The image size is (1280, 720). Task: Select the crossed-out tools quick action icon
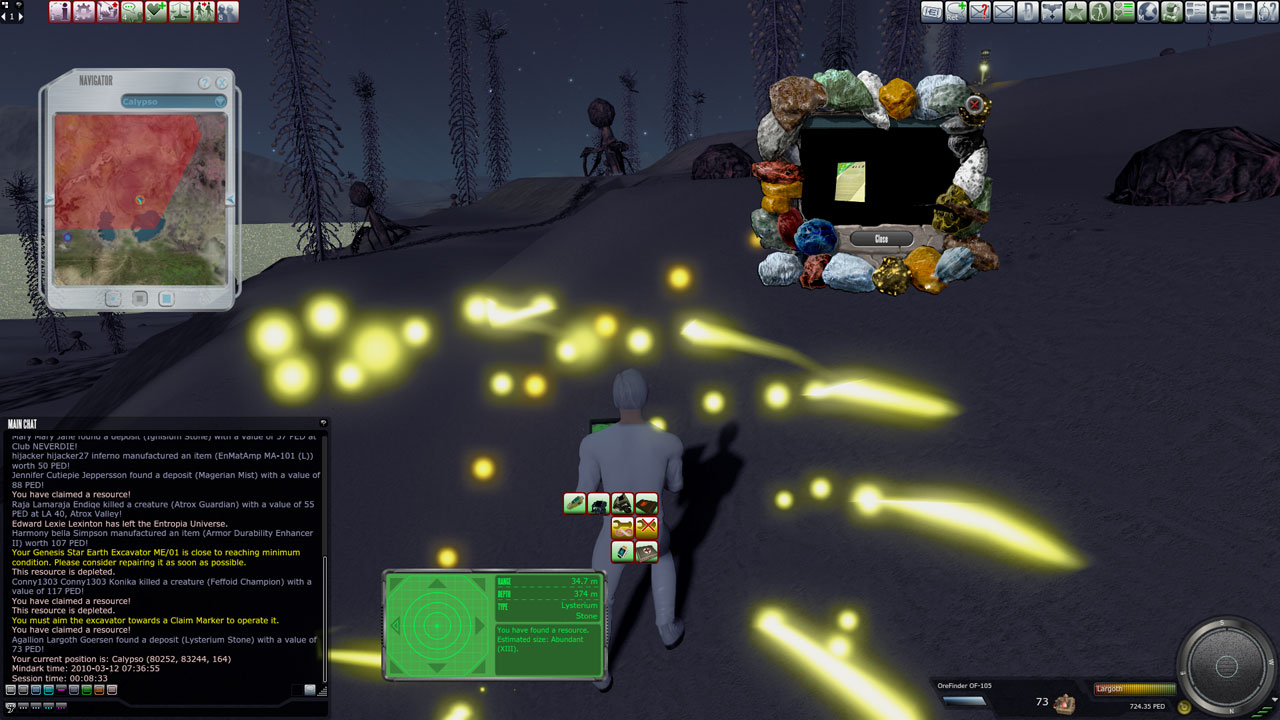click(647, 527)
